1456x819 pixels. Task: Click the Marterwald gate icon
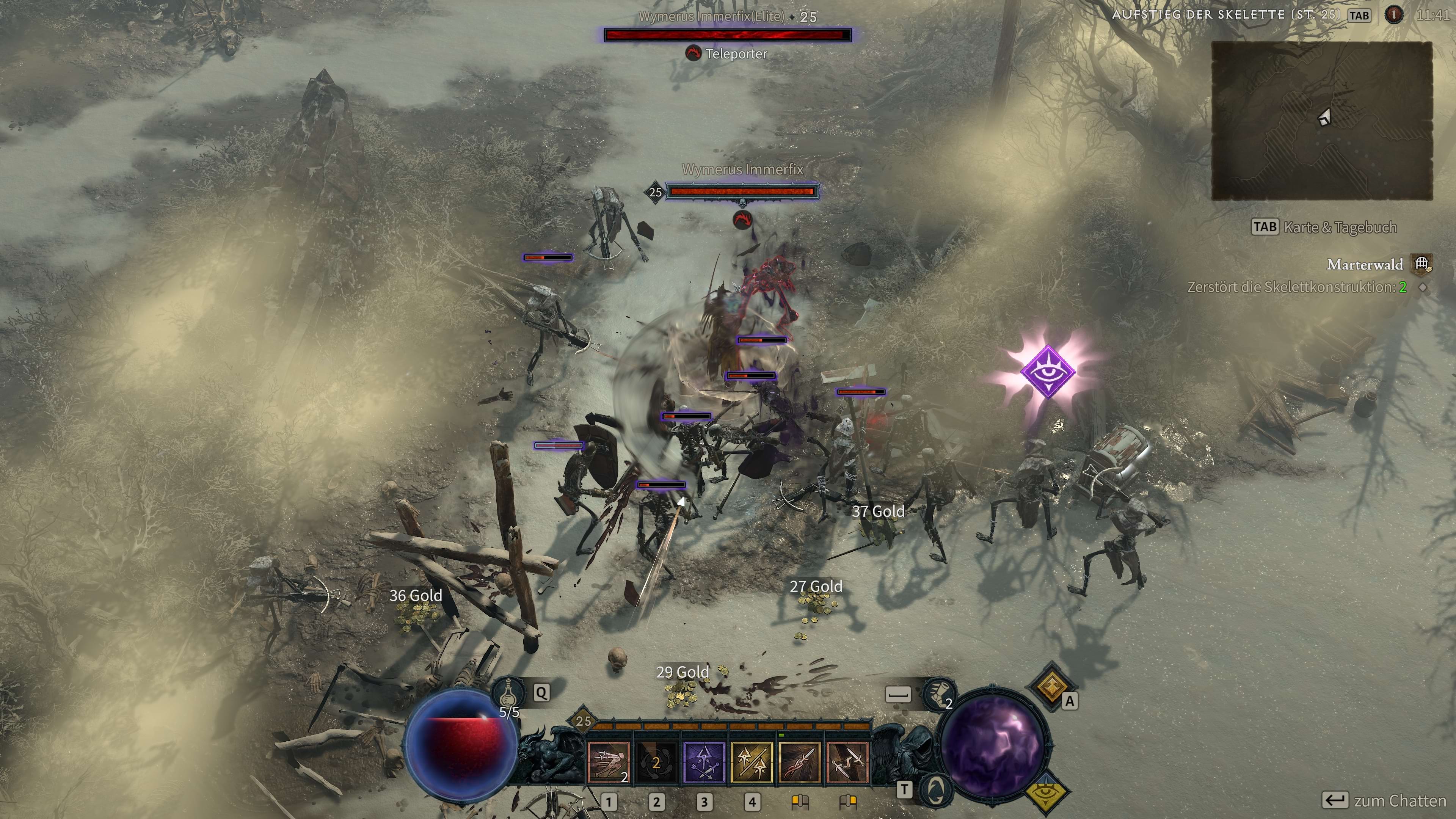pyautogui.click(x=1421, y=264)
